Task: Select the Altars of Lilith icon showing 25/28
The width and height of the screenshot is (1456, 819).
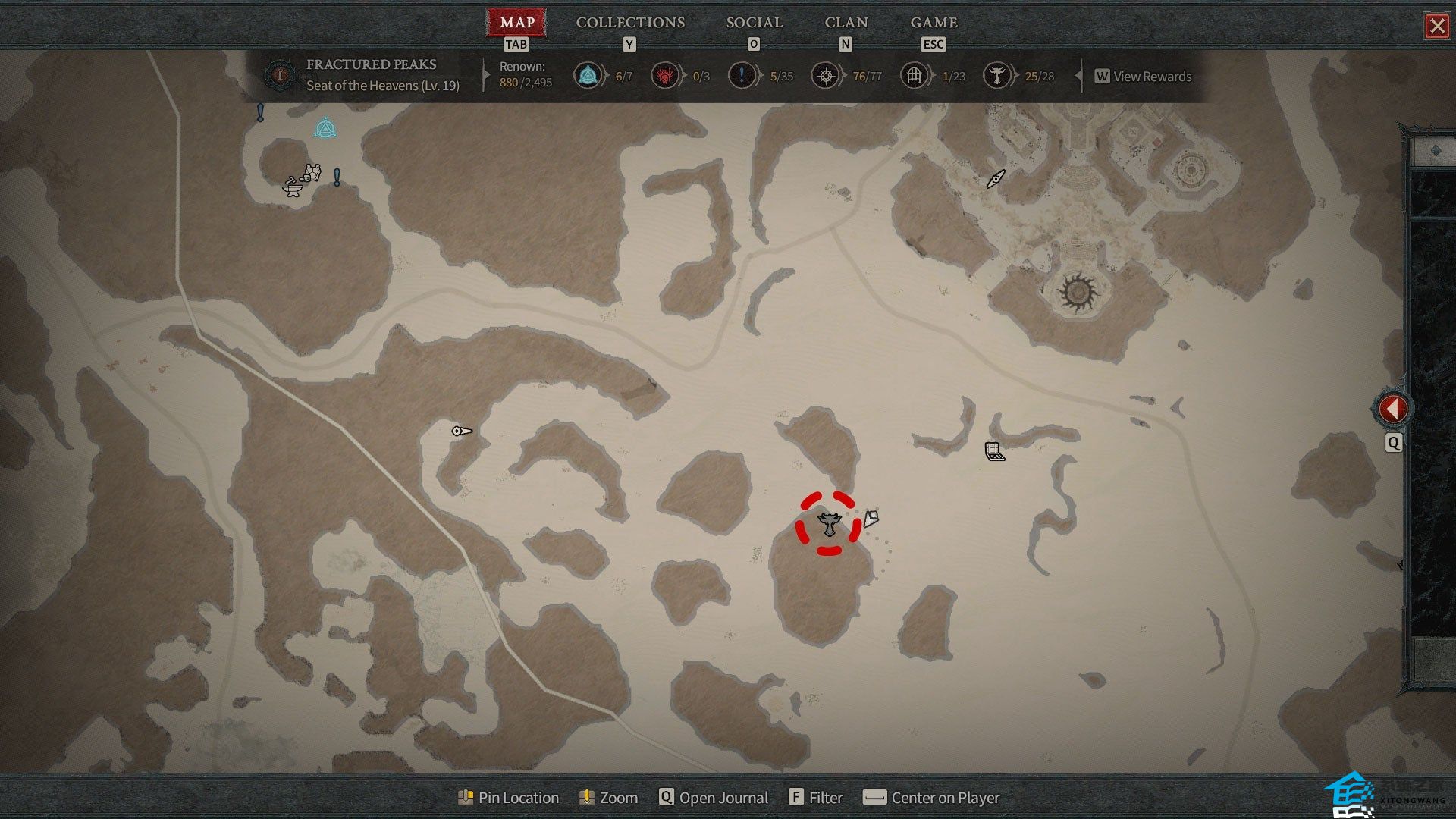Action: (x=996, y=76)
